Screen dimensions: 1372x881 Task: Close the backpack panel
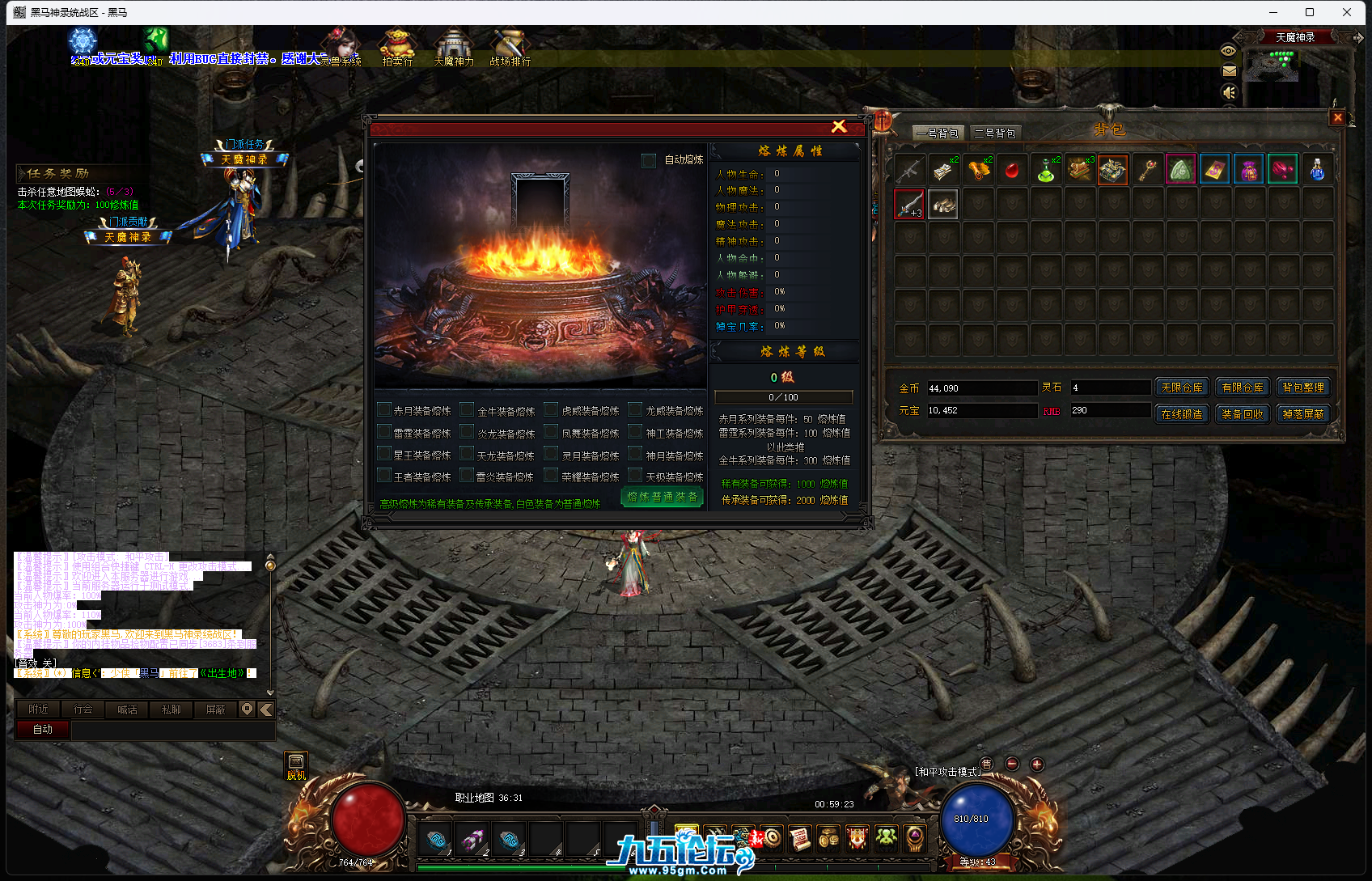tap(1337, 118)
